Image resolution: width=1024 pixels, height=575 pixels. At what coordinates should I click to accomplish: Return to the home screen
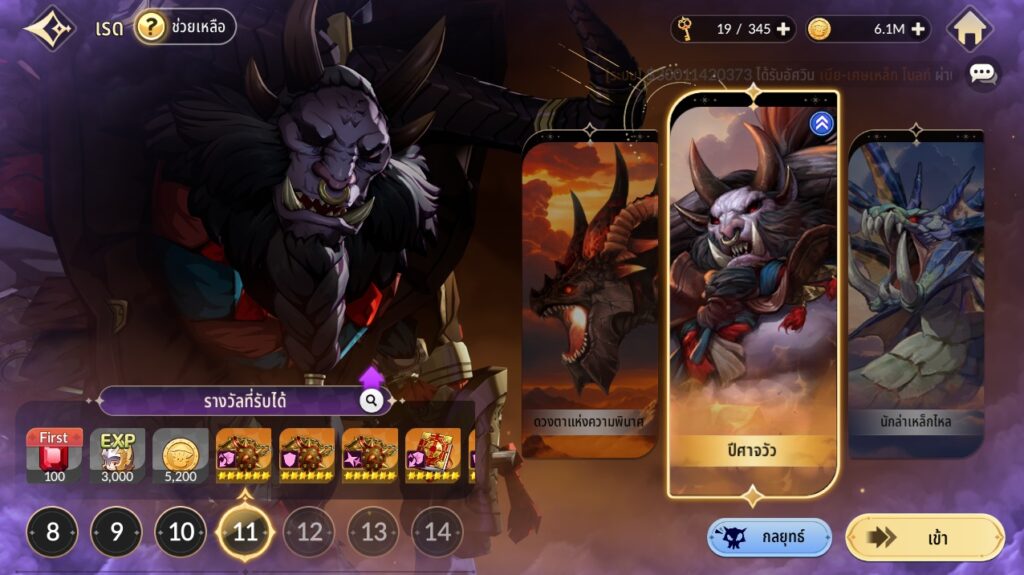(969, 29)
